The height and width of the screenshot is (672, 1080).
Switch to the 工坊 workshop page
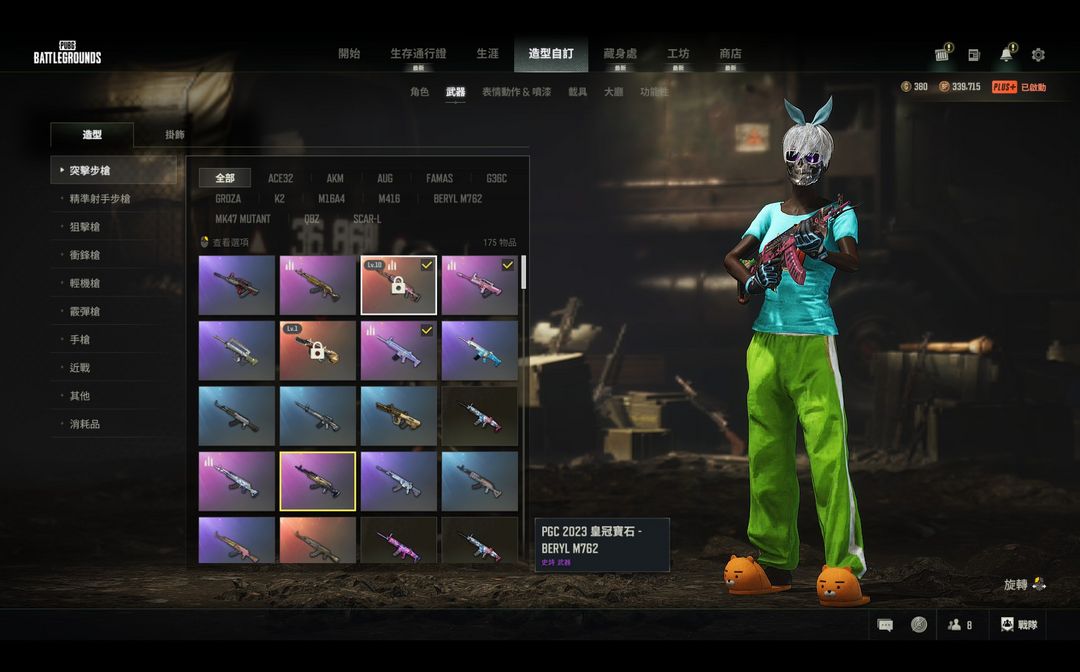click(678, 54)
